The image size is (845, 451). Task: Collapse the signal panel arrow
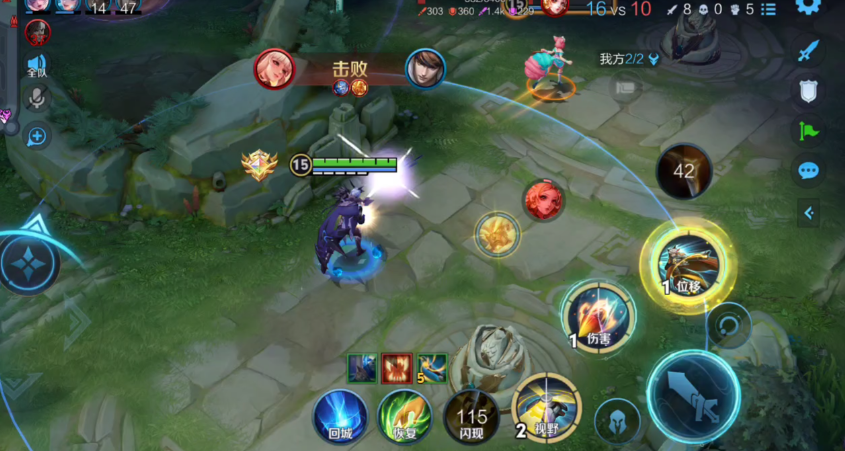pos(809,212)
